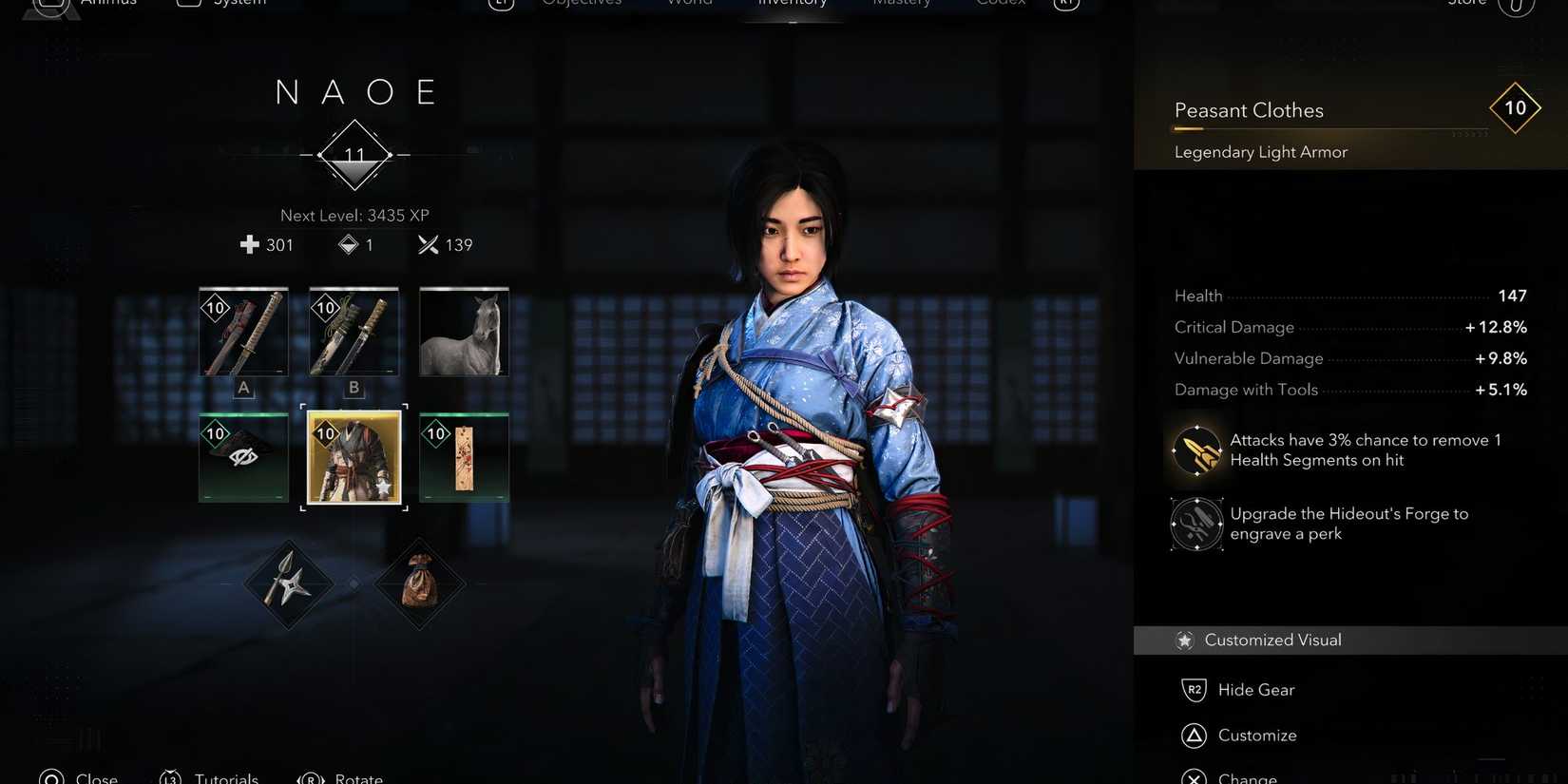Image resolution: width=1568 pixels, height=784 pixels.
Task: Click the Hideout's Forge engrave perk icon
Action: coord(1196,523)
